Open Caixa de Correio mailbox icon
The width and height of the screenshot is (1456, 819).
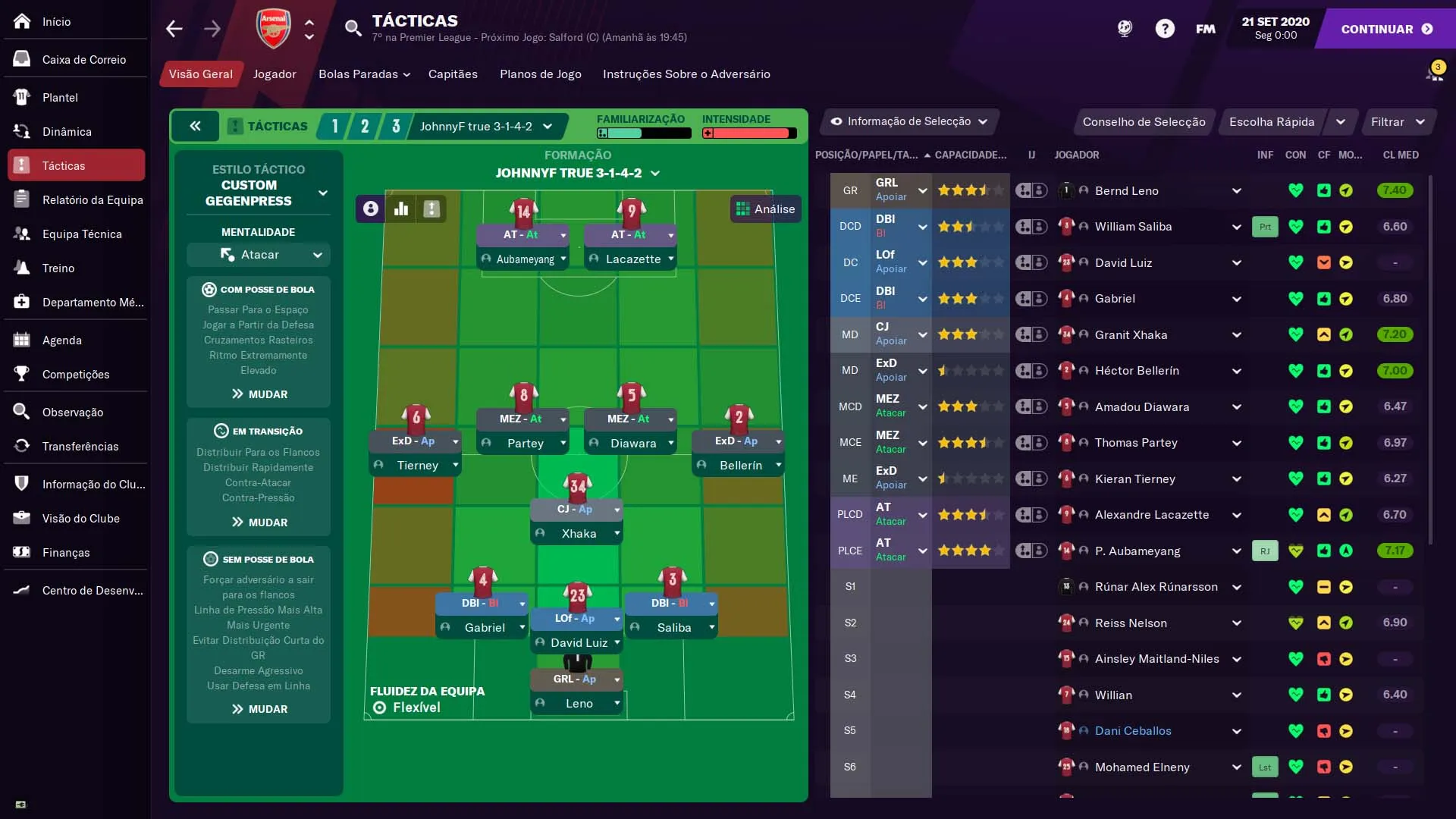tap(20, 59)
